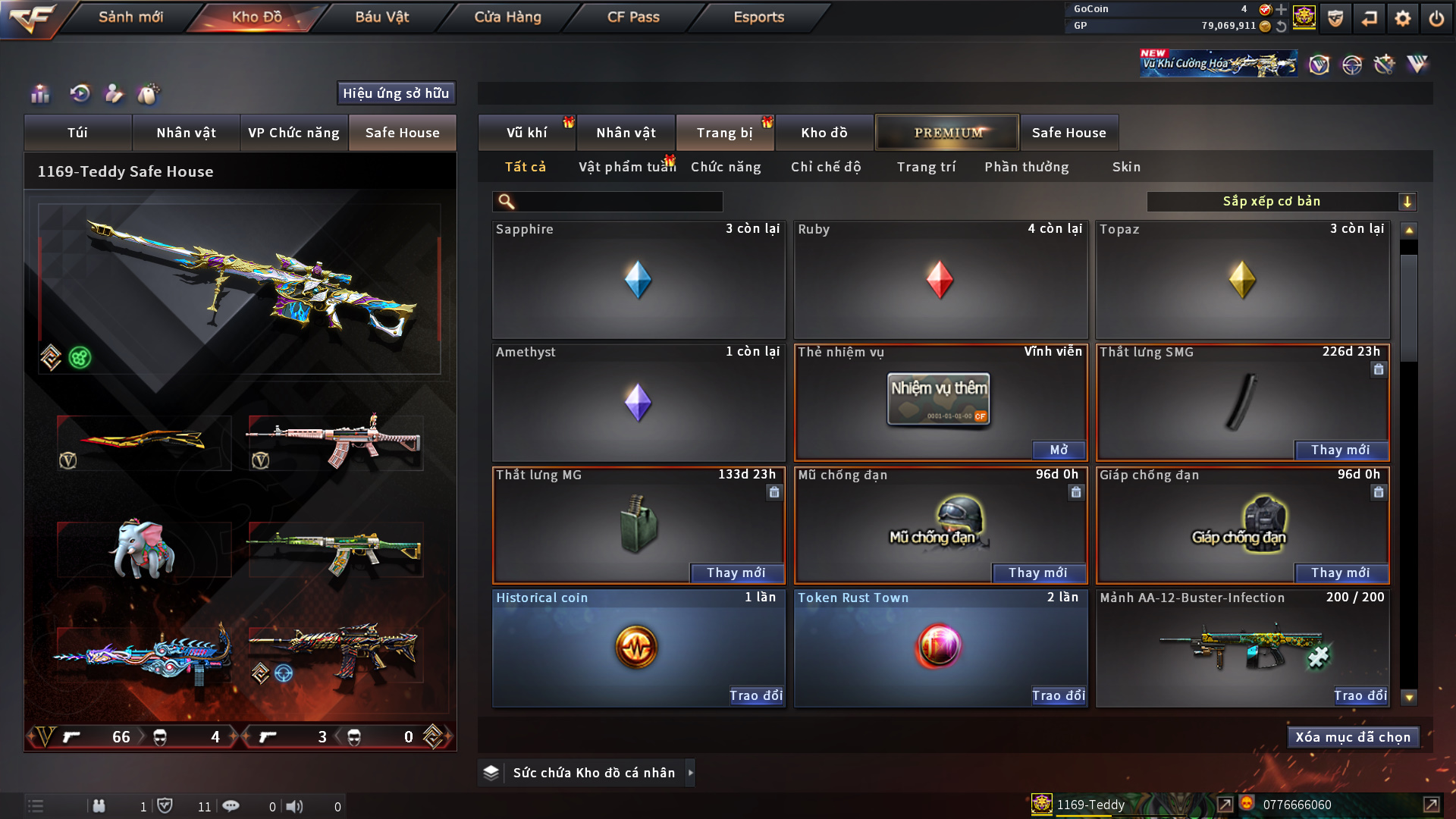Open the CF Pass menu
Image resolution: width=1456 pixels, height=819 pixels.
(633, 17)
